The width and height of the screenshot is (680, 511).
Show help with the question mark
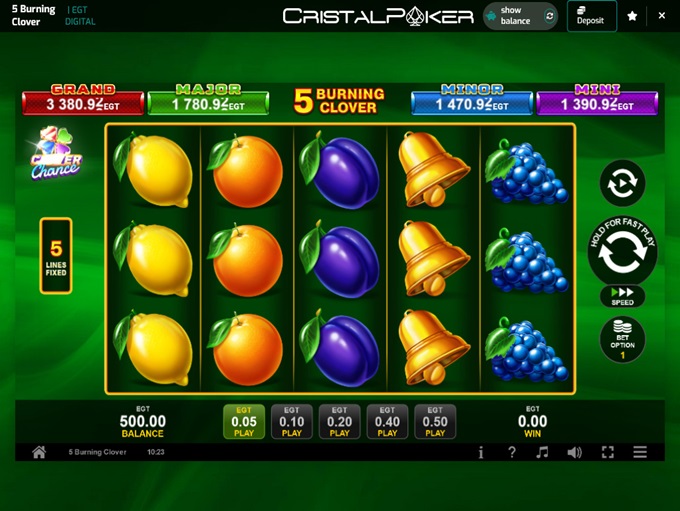pos(511,452)
